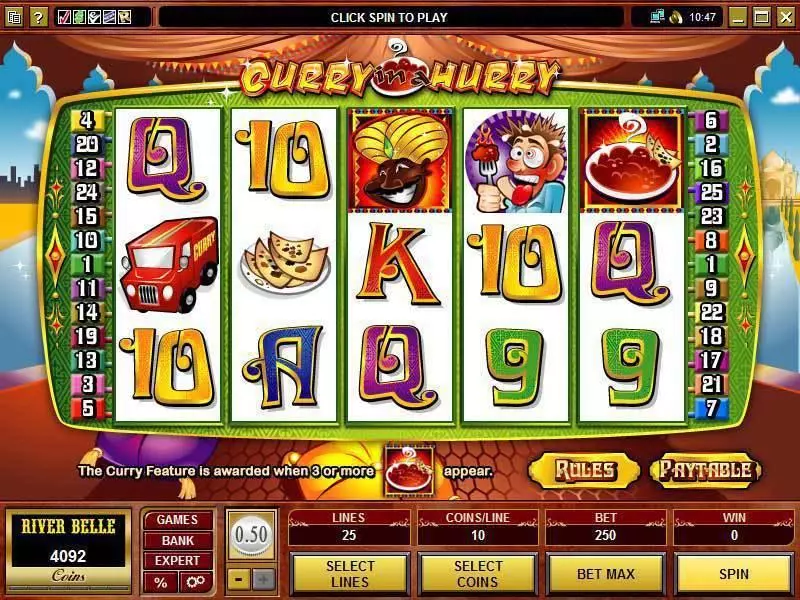
Task: Close the game window
Action: (784, 17)
